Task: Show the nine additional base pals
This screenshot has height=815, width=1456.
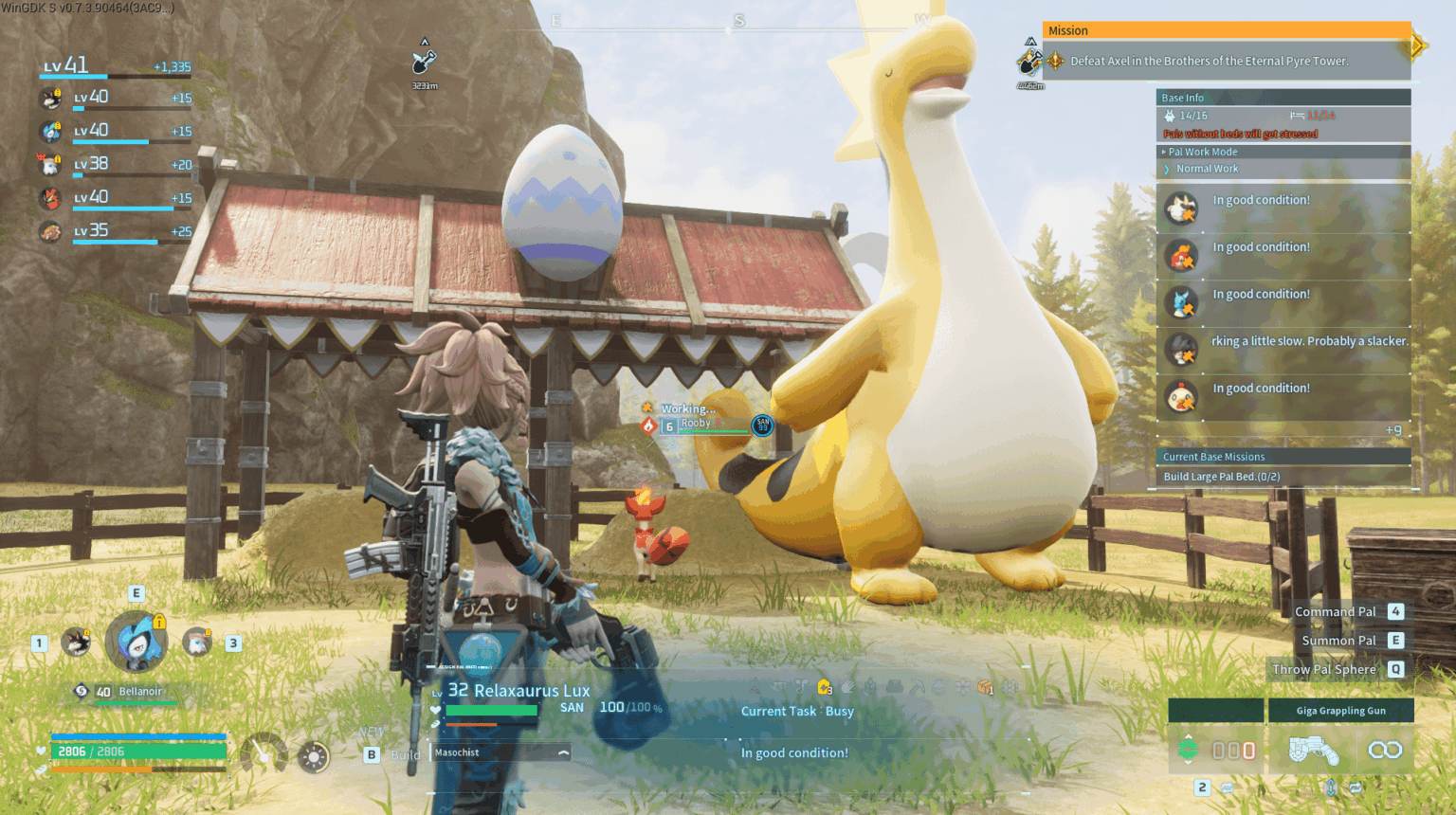Action: (x=1392, y=430)
